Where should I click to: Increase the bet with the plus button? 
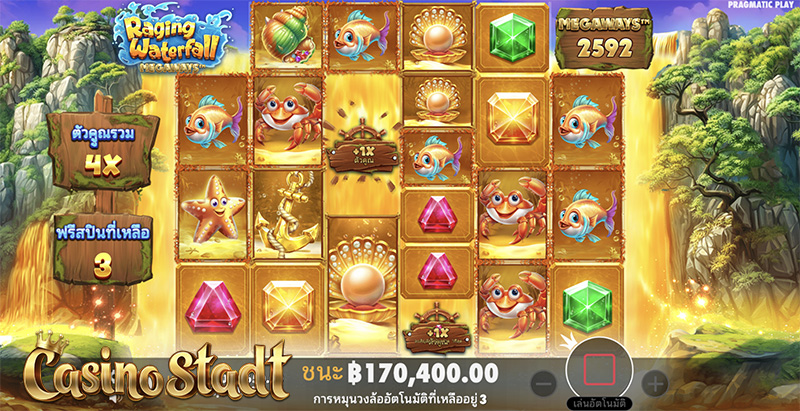tap(655, 382)
